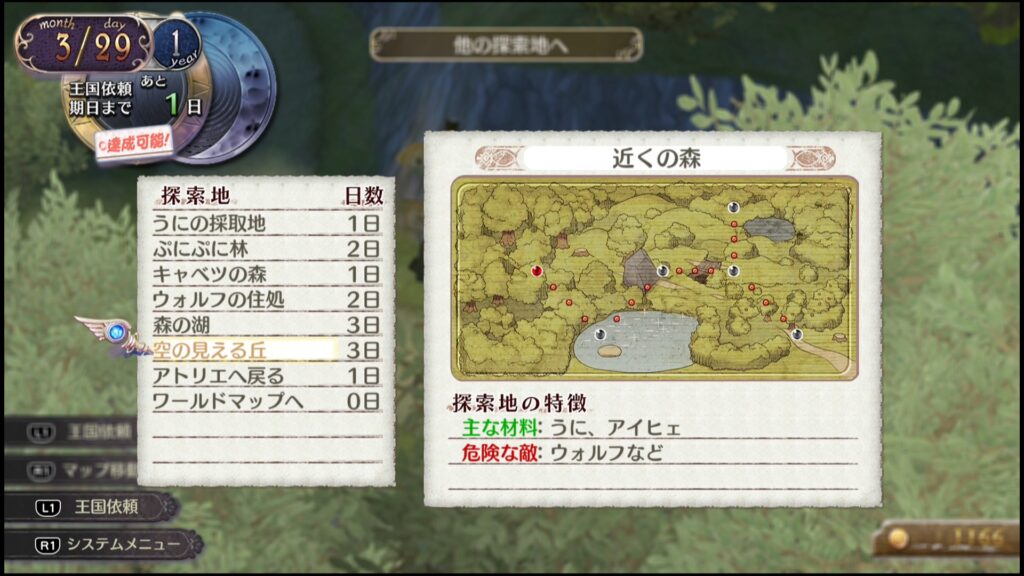
Task: Click the 達成可能 quest status badge
Action: pos(137,143)
